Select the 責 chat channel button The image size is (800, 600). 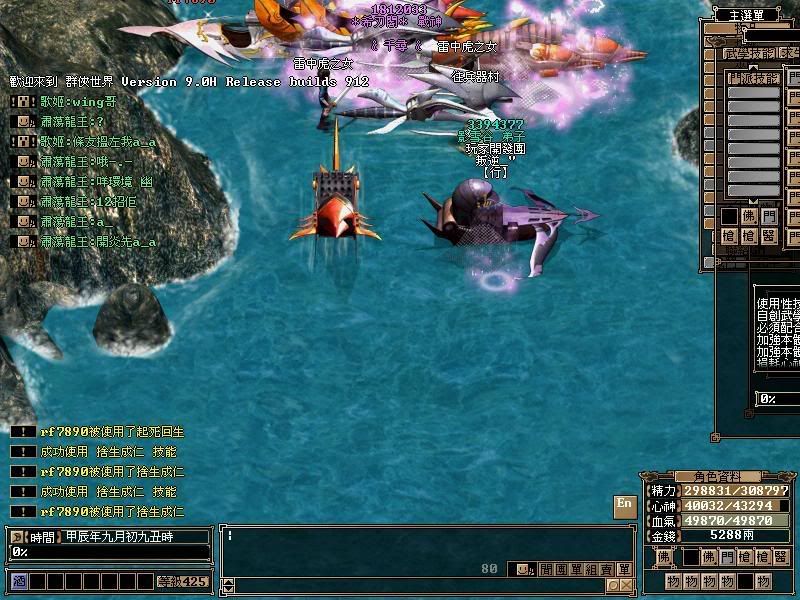[609, 569]
